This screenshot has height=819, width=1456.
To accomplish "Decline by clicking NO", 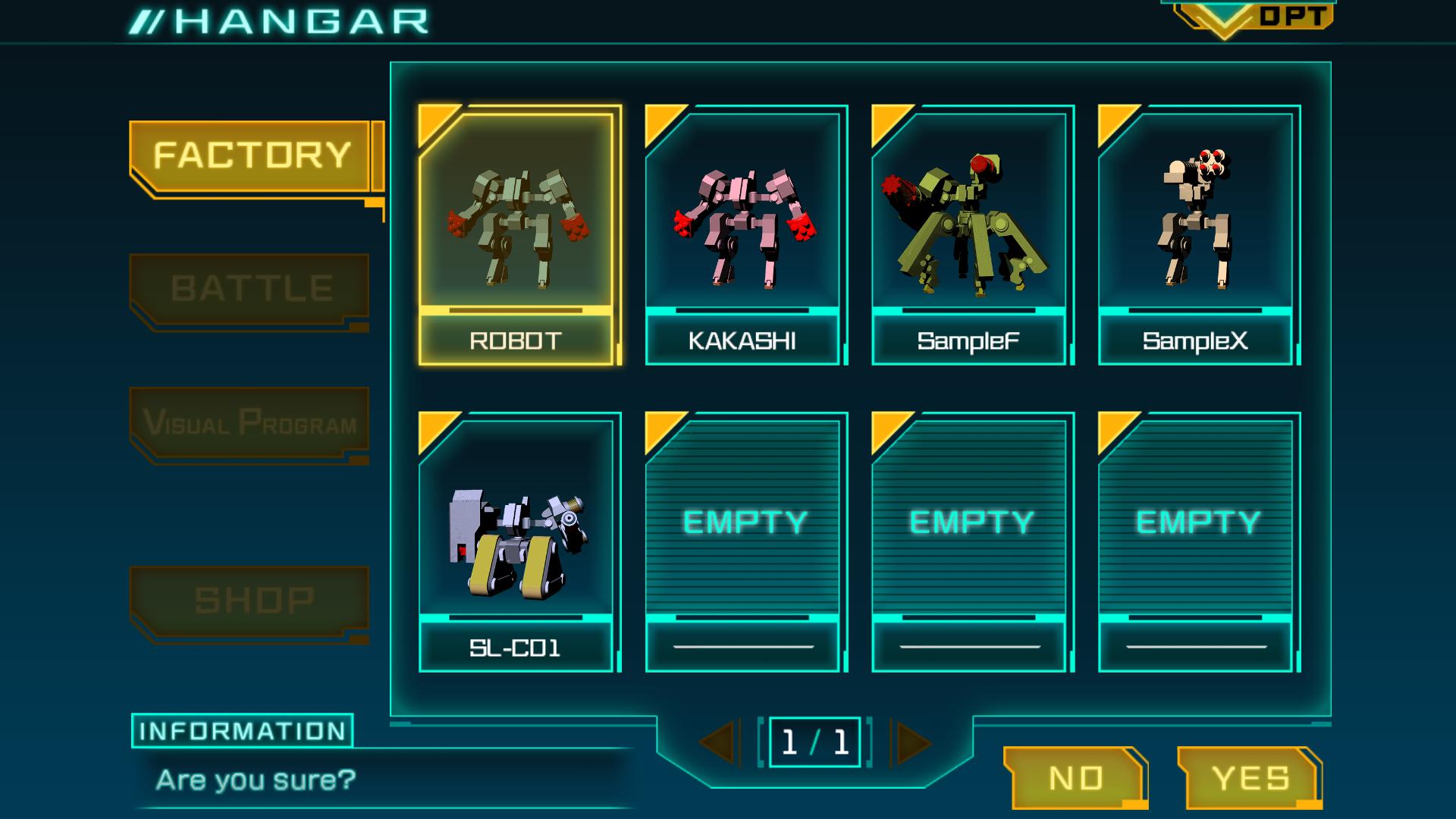I will [x=1076, y=778].
